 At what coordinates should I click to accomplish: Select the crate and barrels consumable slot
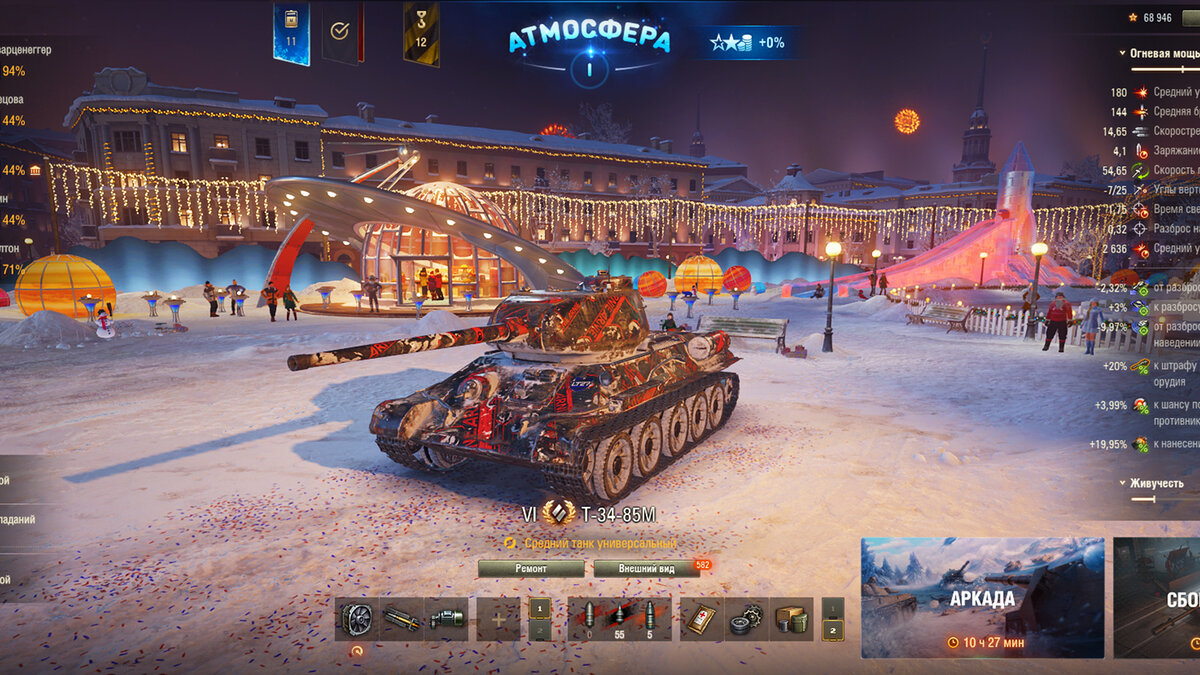pyautogui.click(x=790, y=619)
